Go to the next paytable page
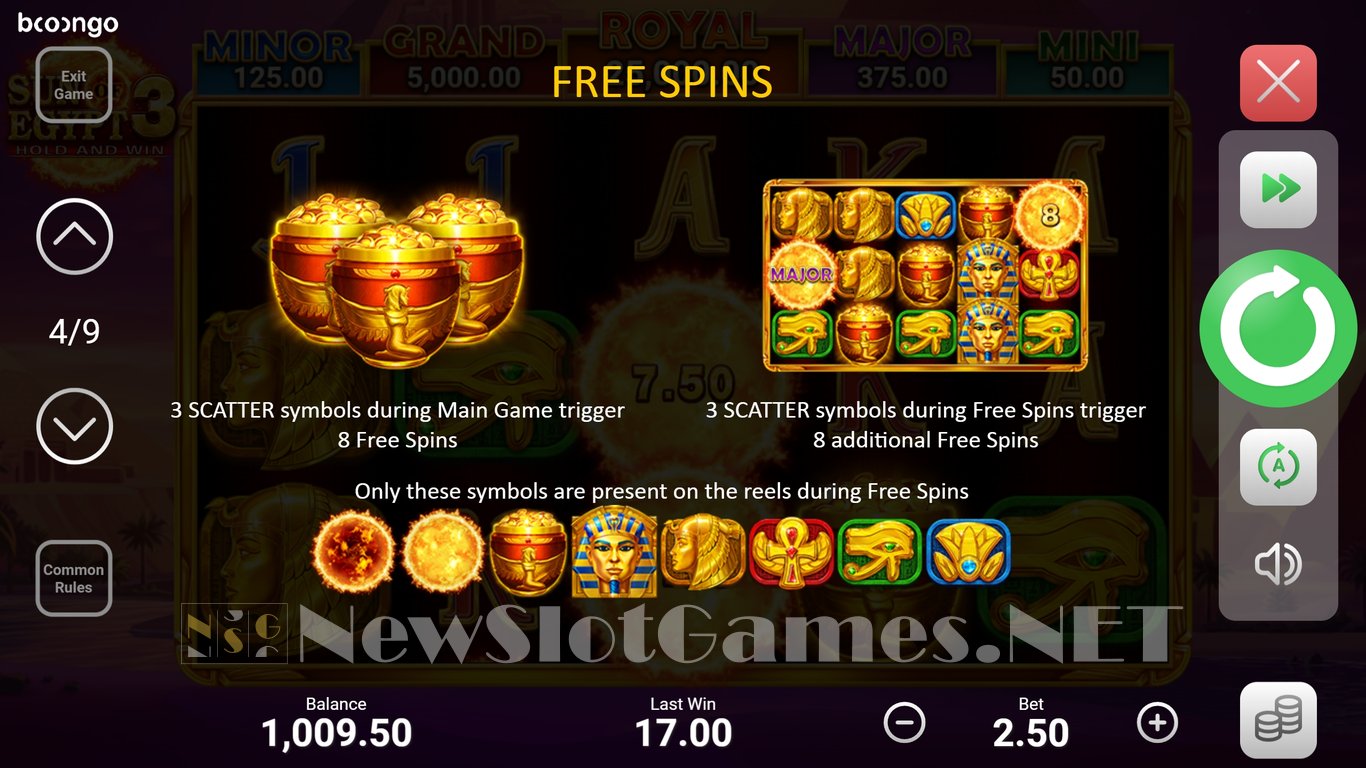 coord(74,427)
